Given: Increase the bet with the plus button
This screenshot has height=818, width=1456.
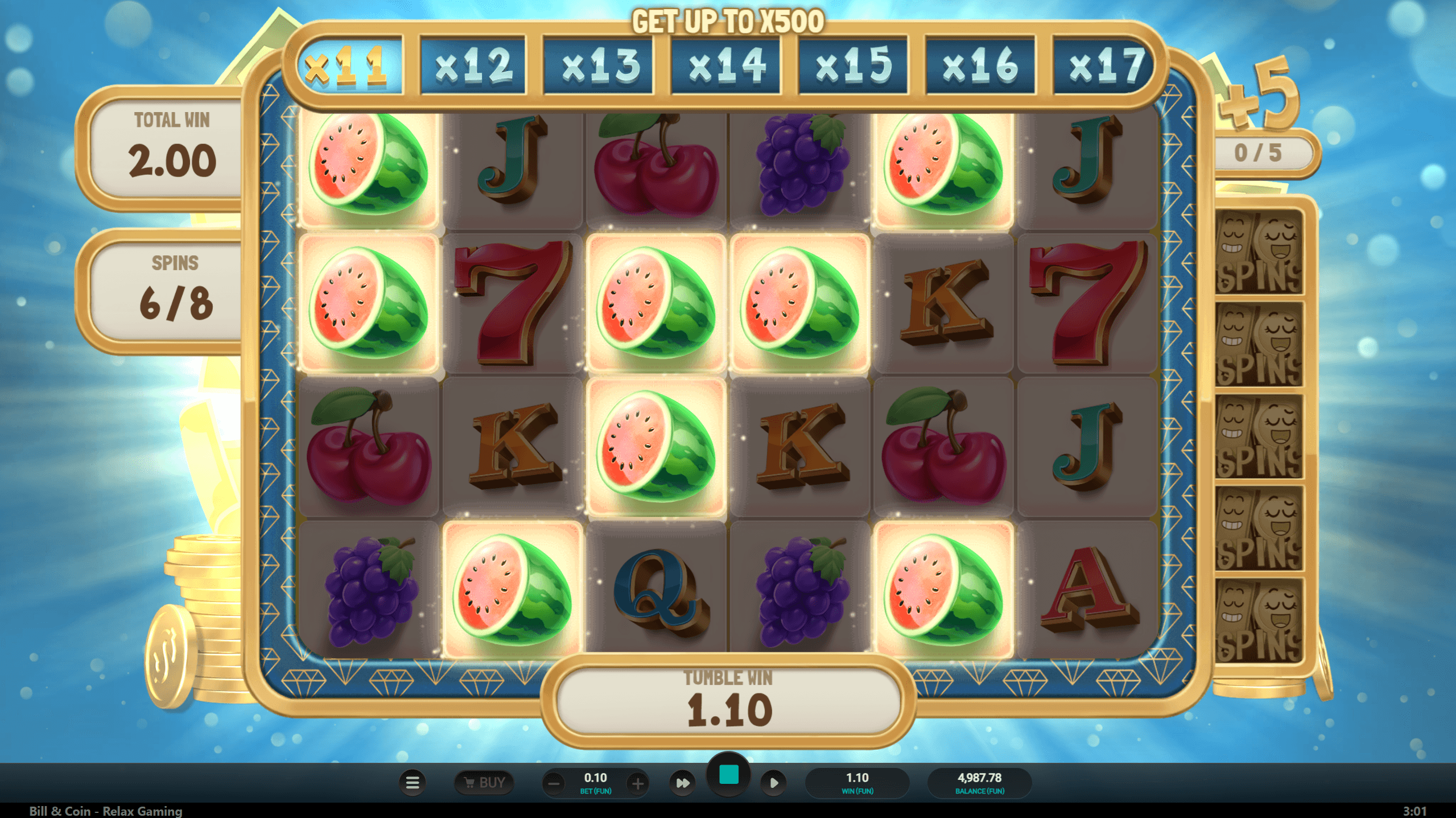Looking at the screenshot, I should point(638,784).
